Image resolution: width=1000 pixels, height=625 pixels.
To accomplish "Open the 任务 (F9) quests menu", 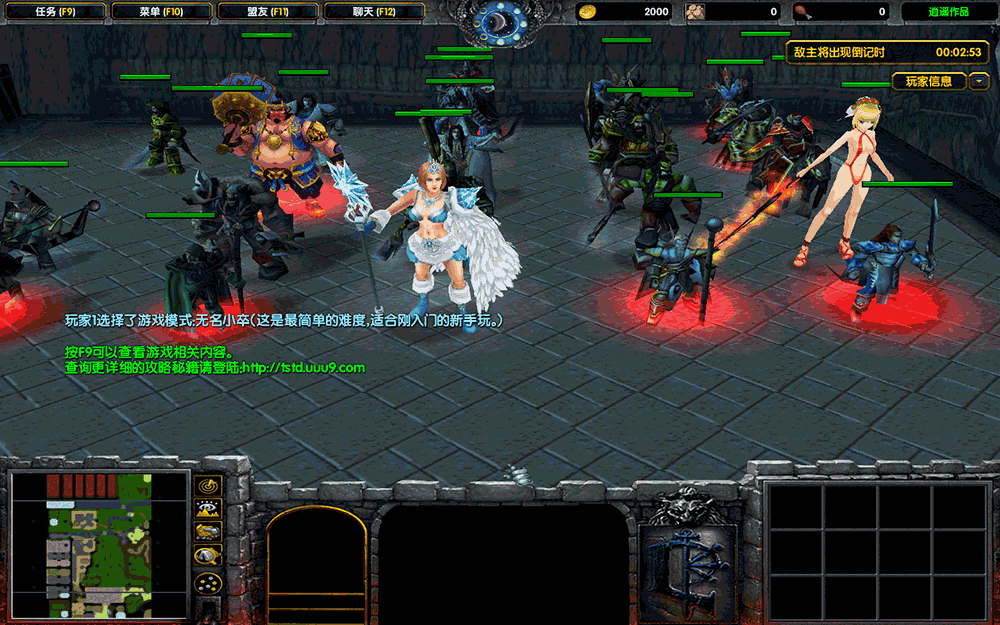I will (x=53, y=12).
